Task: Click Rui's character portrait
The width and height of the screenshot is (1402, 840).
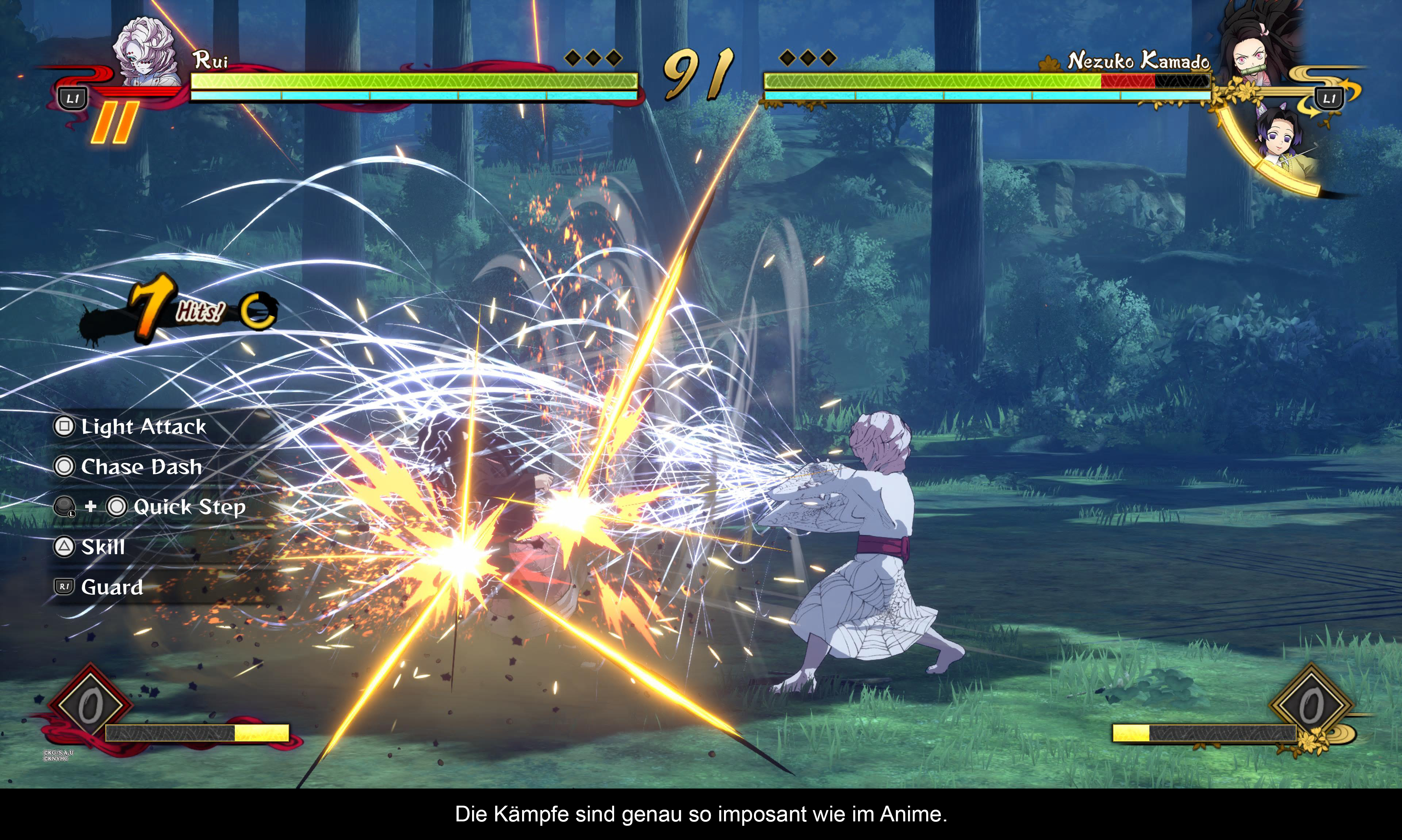Action: tap(146, 52)
